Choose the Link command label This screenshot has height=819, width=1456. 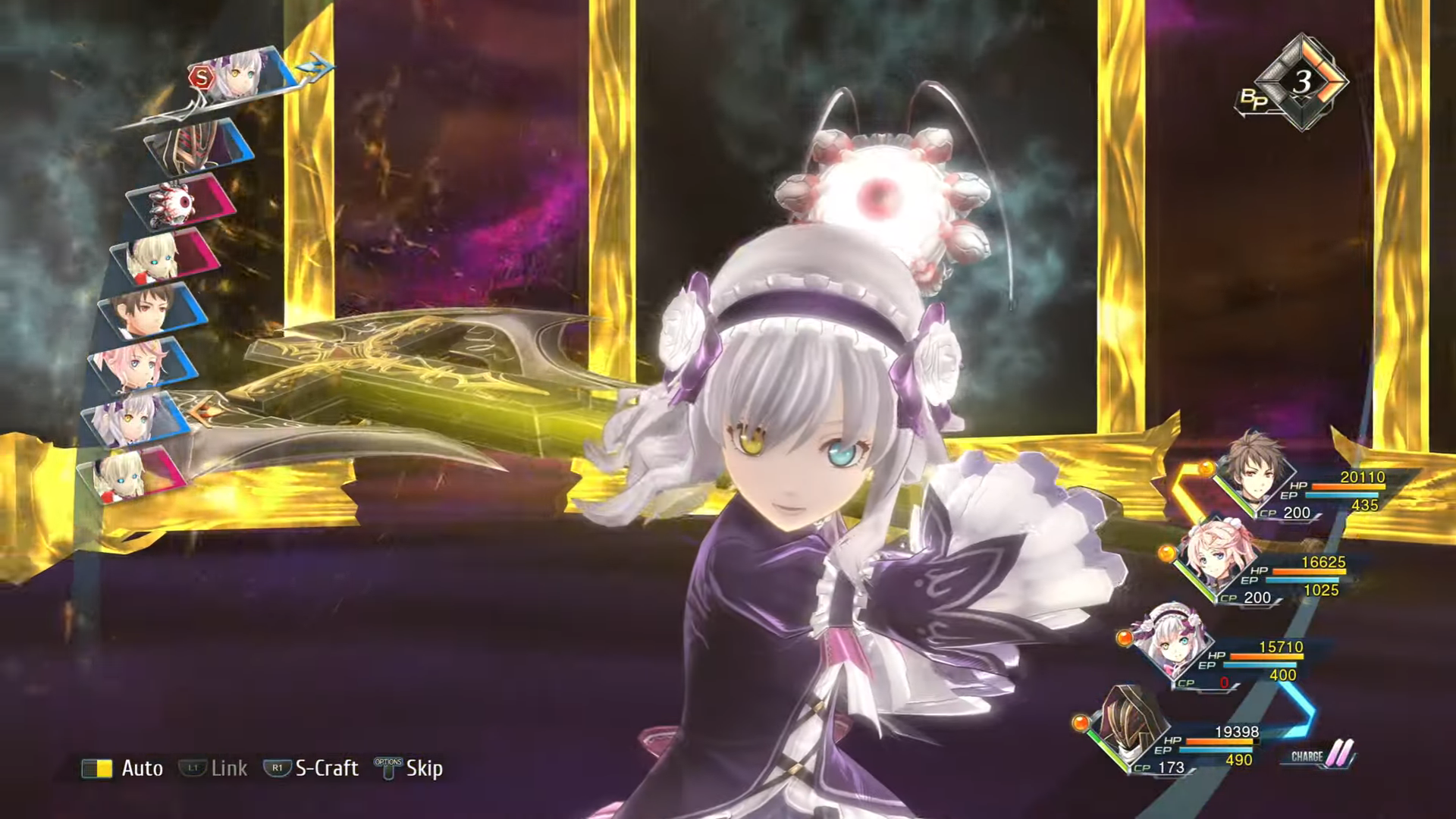(x=215, y=768)
